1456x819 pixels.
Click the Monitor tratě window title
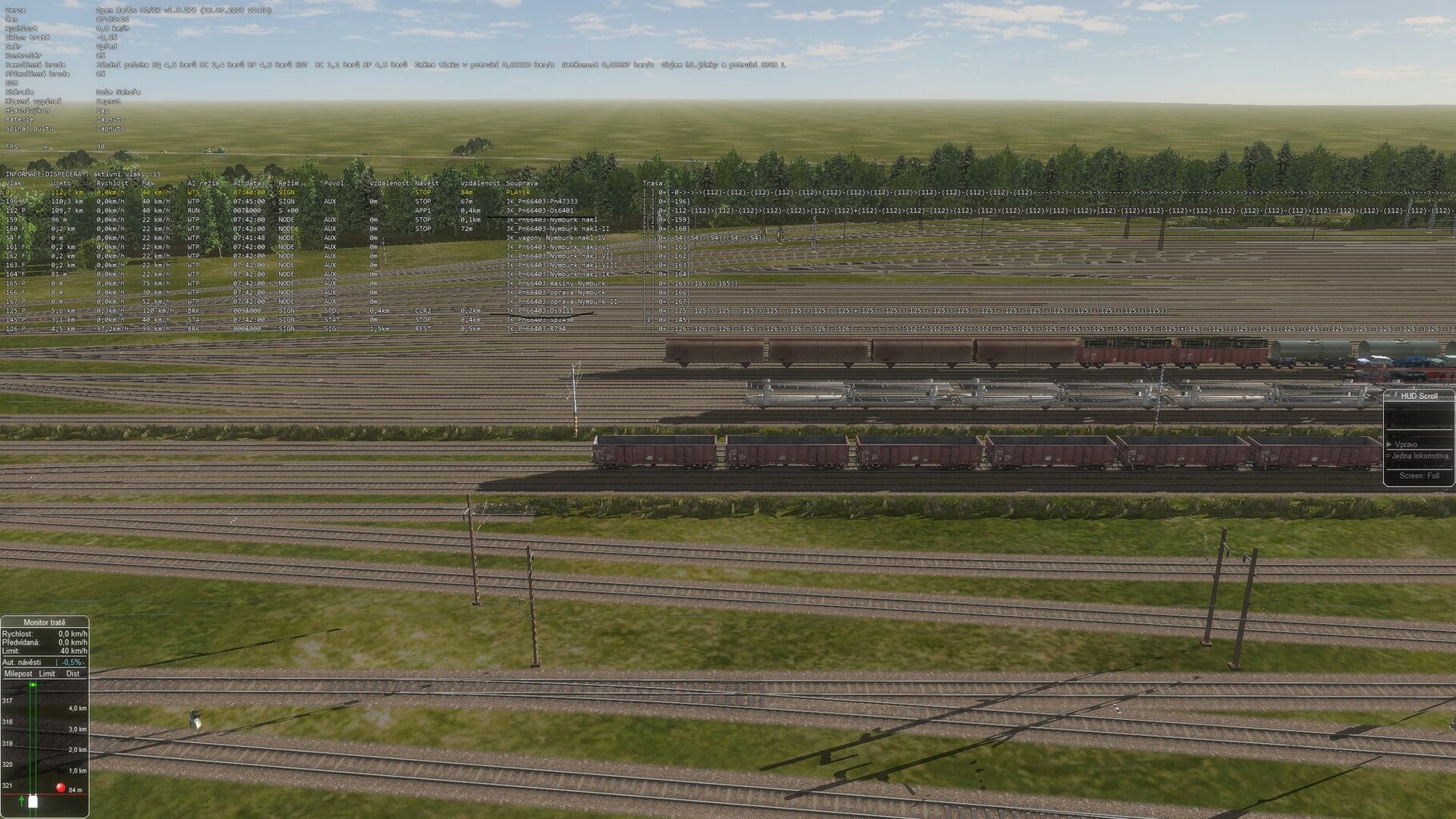[45, 622]
